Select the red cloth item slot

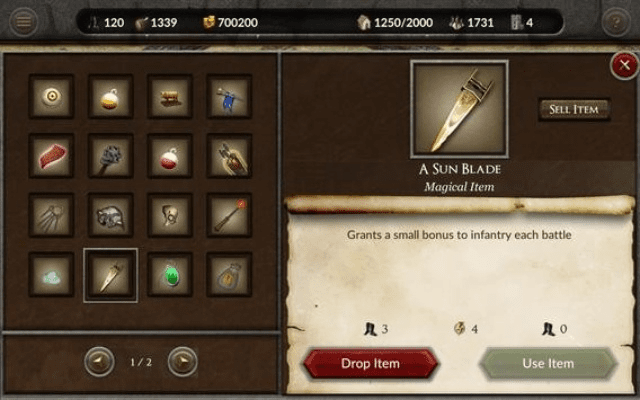pyautogui.click(x=51, y=155)
